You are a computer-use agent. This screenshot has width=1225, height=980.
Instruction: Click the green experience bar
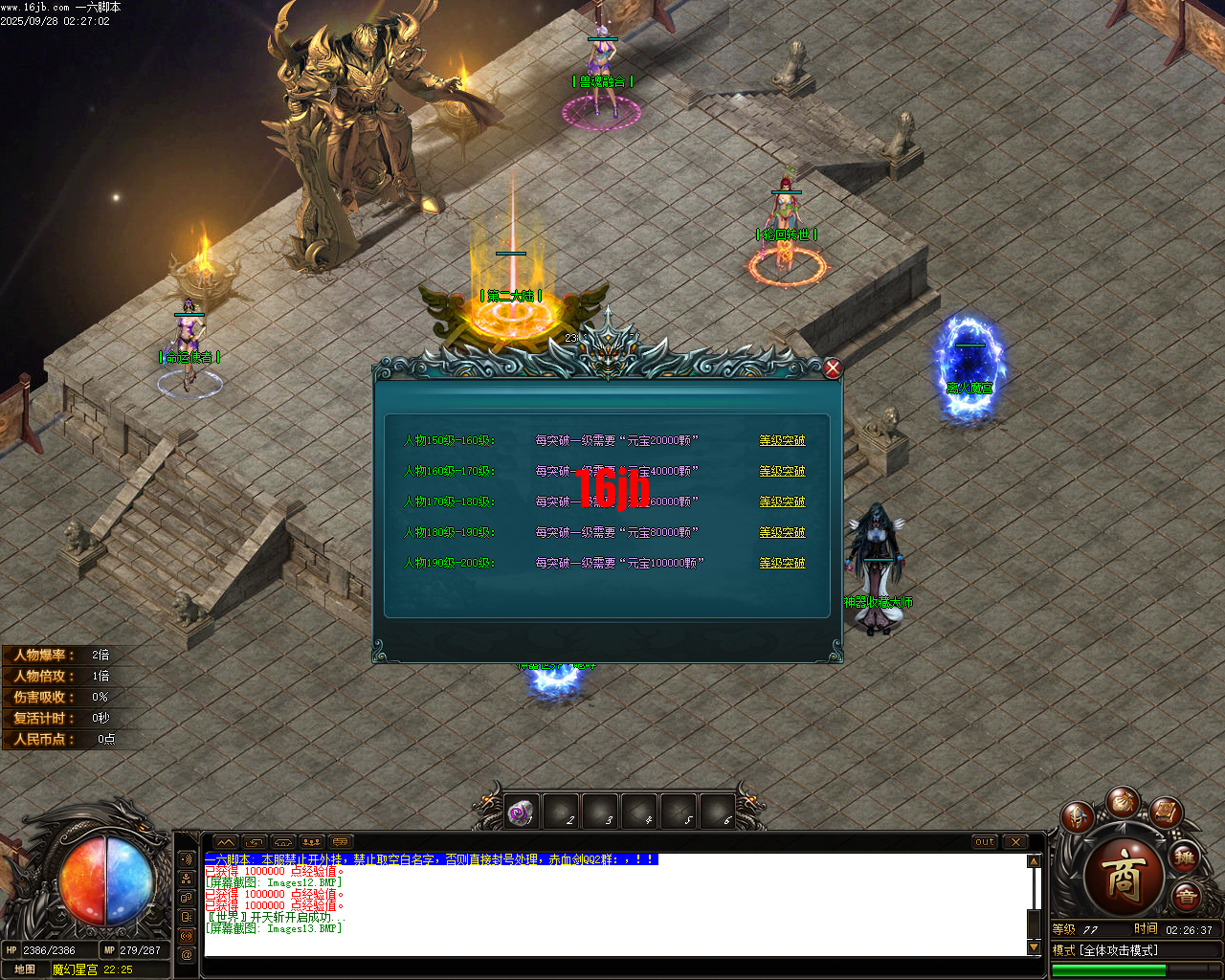point(1107,970)
